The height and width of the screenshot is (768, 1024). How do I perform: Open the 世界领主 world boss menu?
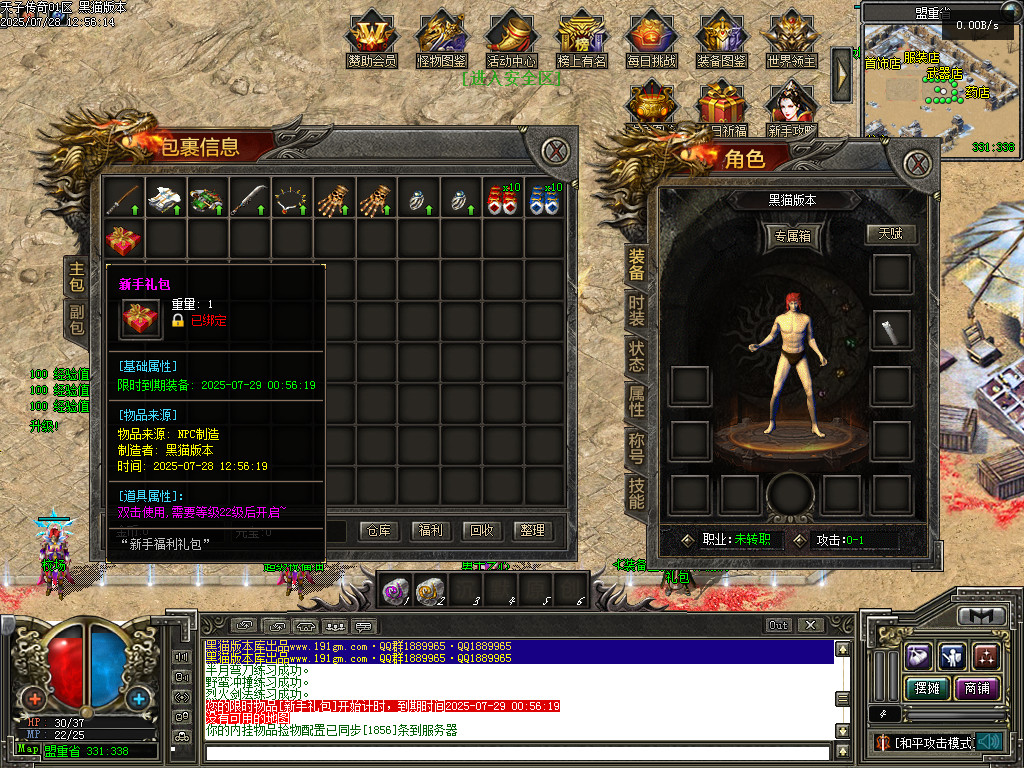point(791,39)
